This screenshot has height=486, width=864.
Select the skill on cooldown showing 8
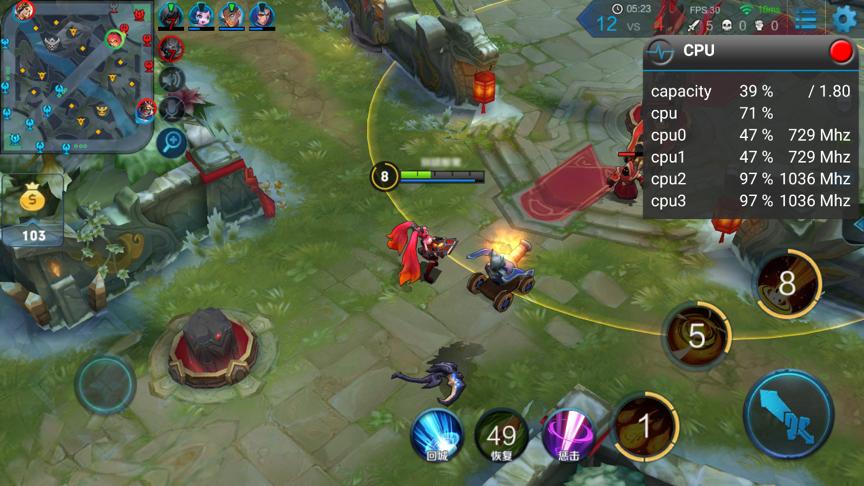(x=787, y=283)
